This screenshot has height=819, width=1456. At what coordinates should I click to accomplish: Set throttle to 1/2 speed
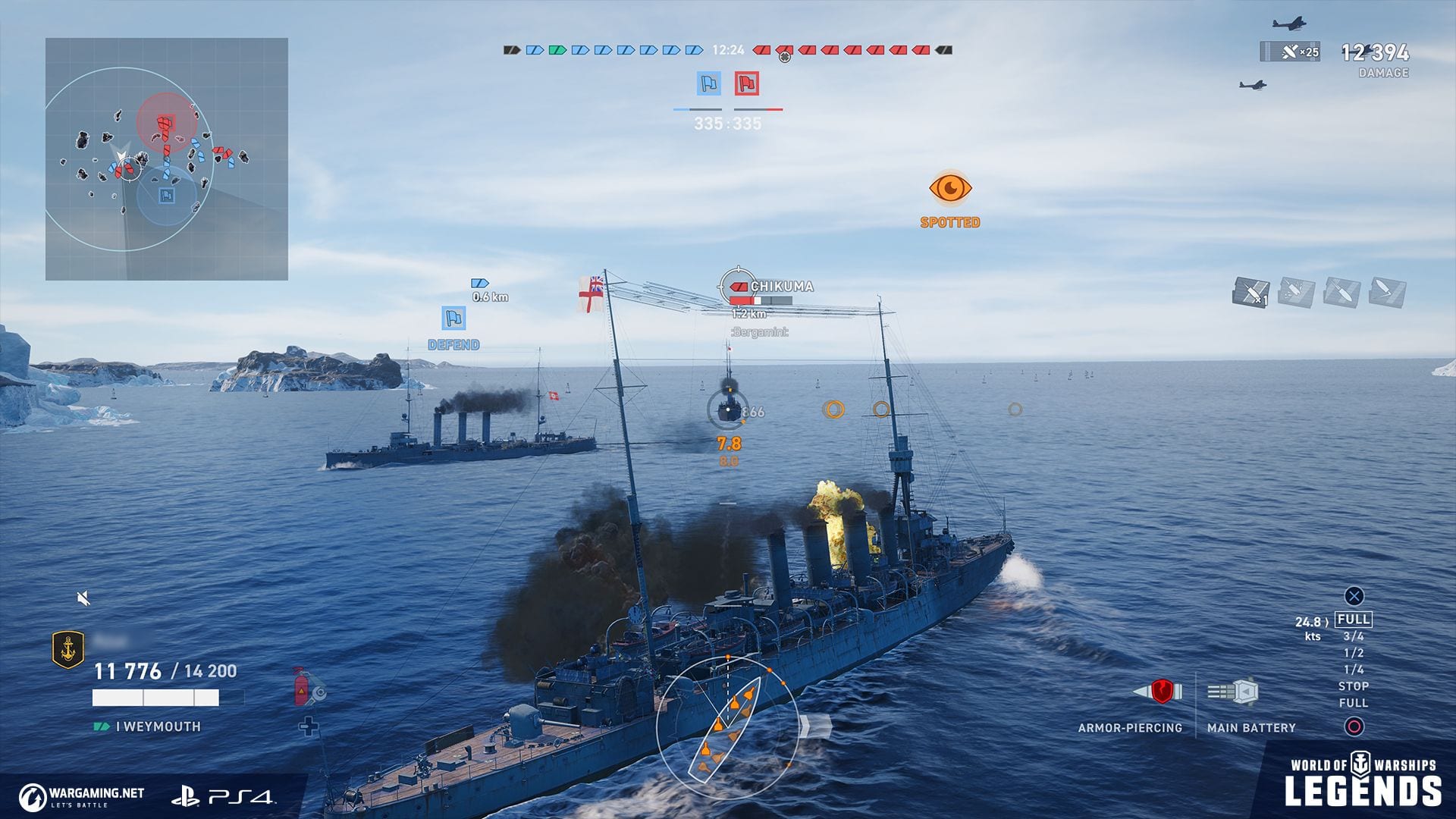pyautogui.click(x=1354, y=653)
